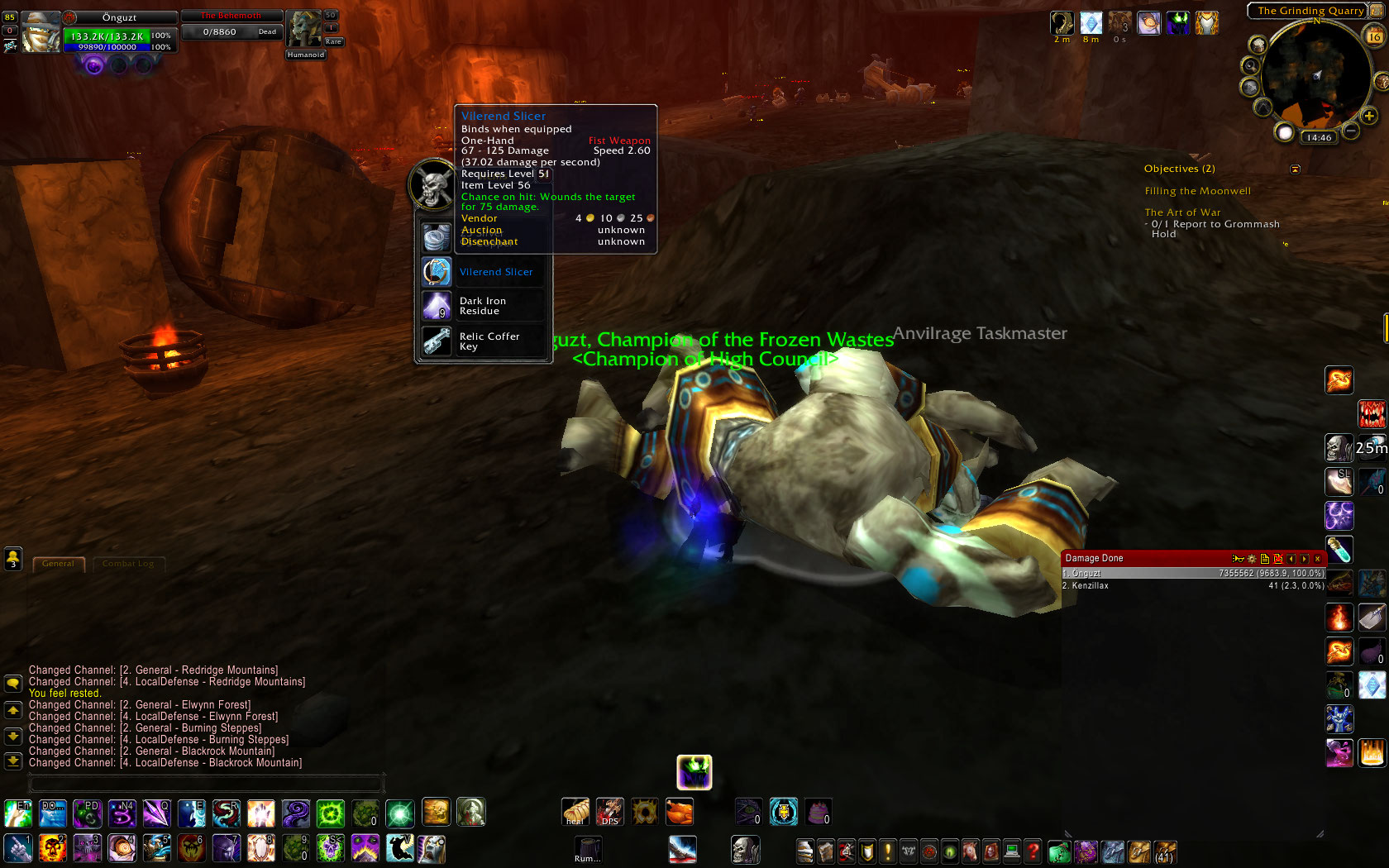Zoom in the minimap with plus button
The height and width of the screenshot is (868, 1389).
[1369, 116]
